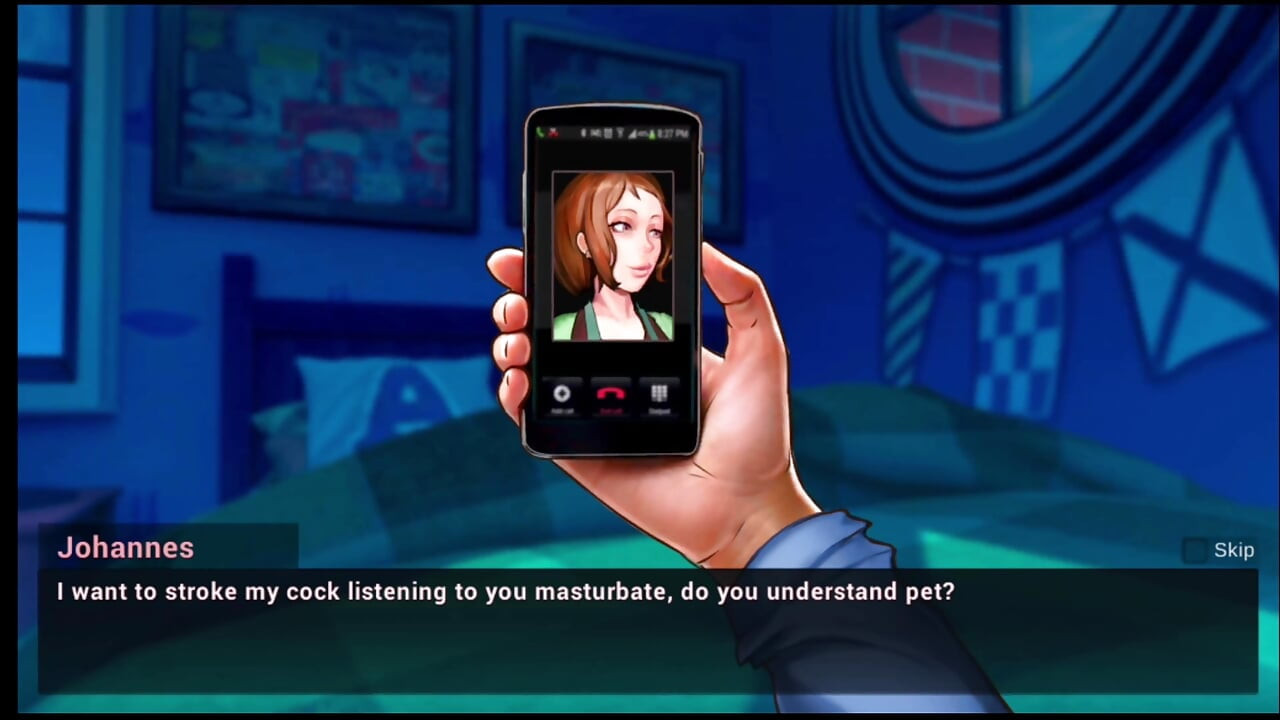1280x720 pixels.
Task: Toggle the Skip checkbox
Action: coord(1195,550)
